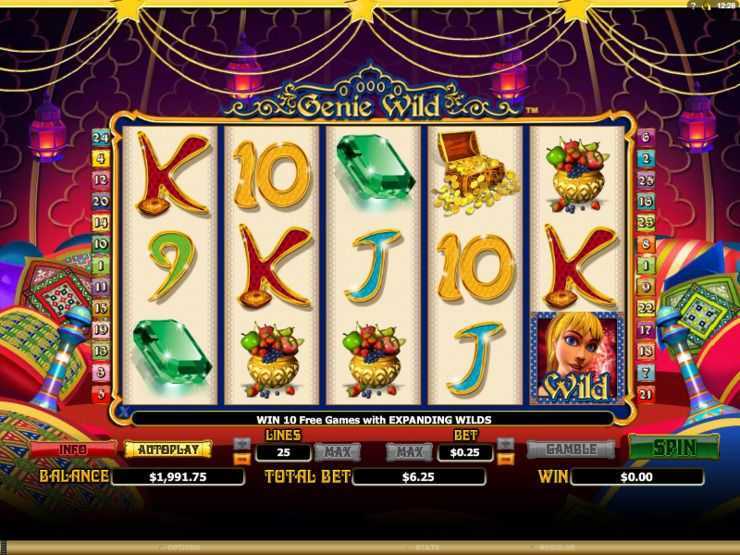The image size is (740, 555).
Task: Open the red INFO paytable button
Action: tap(72, 449)
